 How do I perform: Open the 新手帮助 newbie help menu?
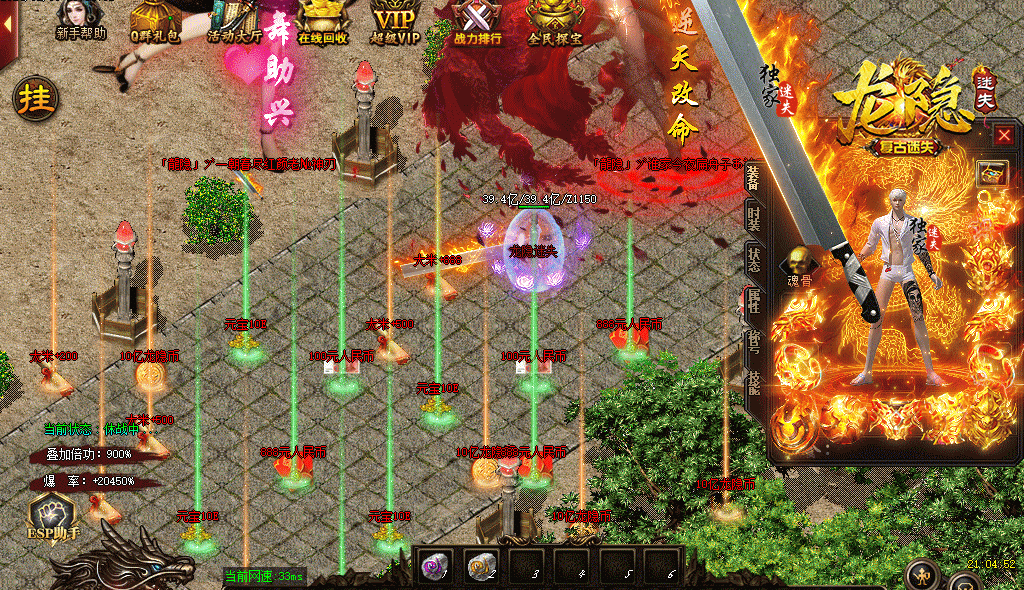(79, 20)
